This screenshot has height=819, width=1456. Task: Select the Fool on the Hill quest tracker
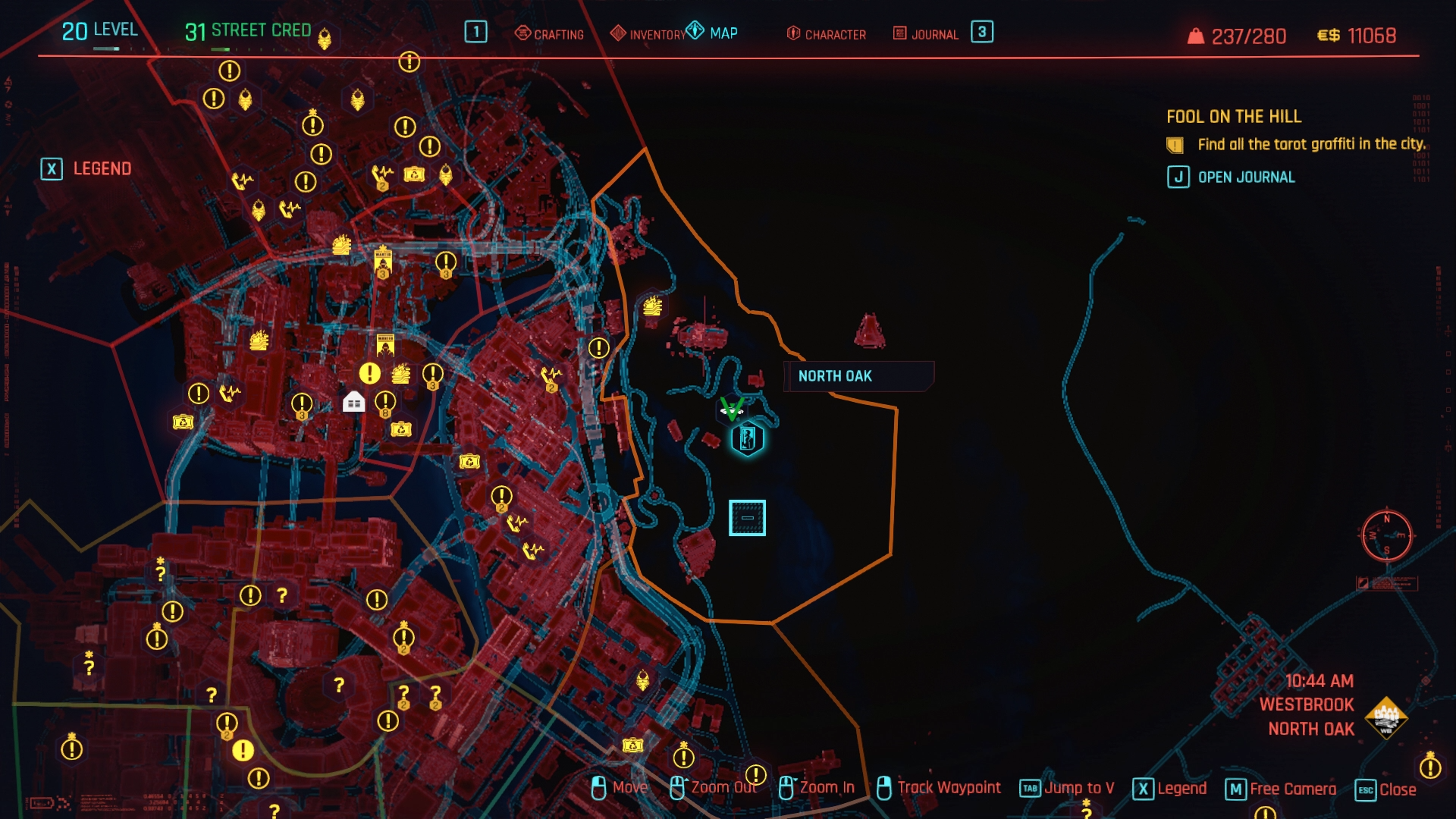click(x=1234, y=117)
